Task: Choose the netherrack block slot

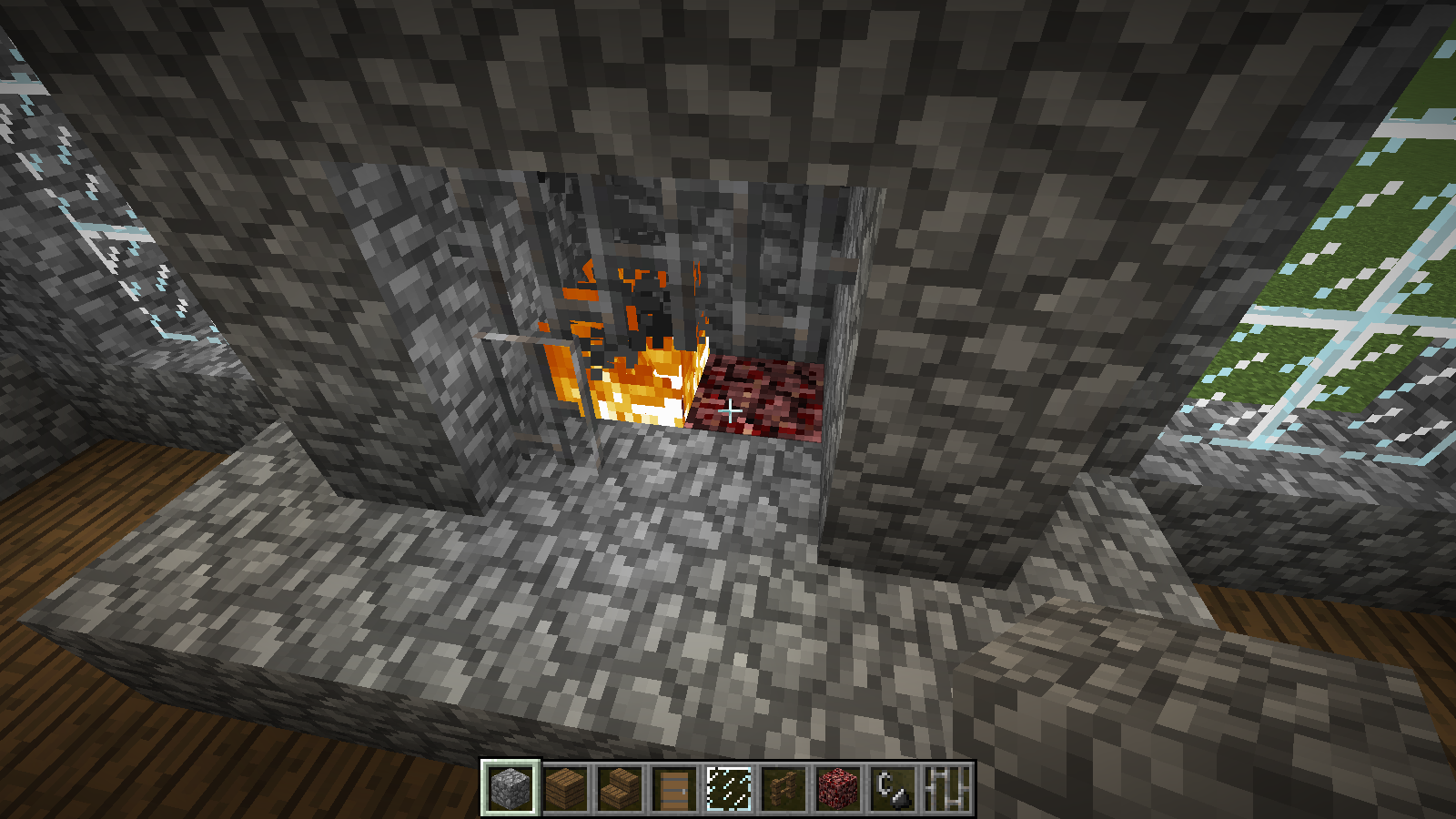Action: (x=838, y=788)
